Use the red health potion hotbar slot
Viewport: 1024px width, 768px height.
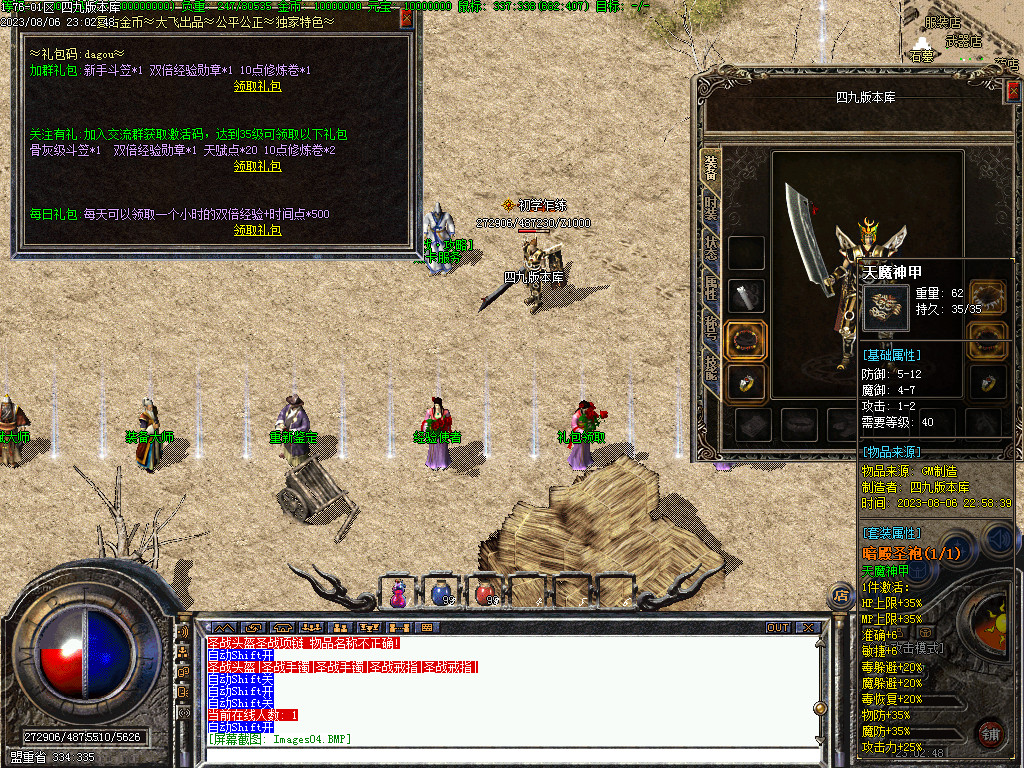coord(485,594)
